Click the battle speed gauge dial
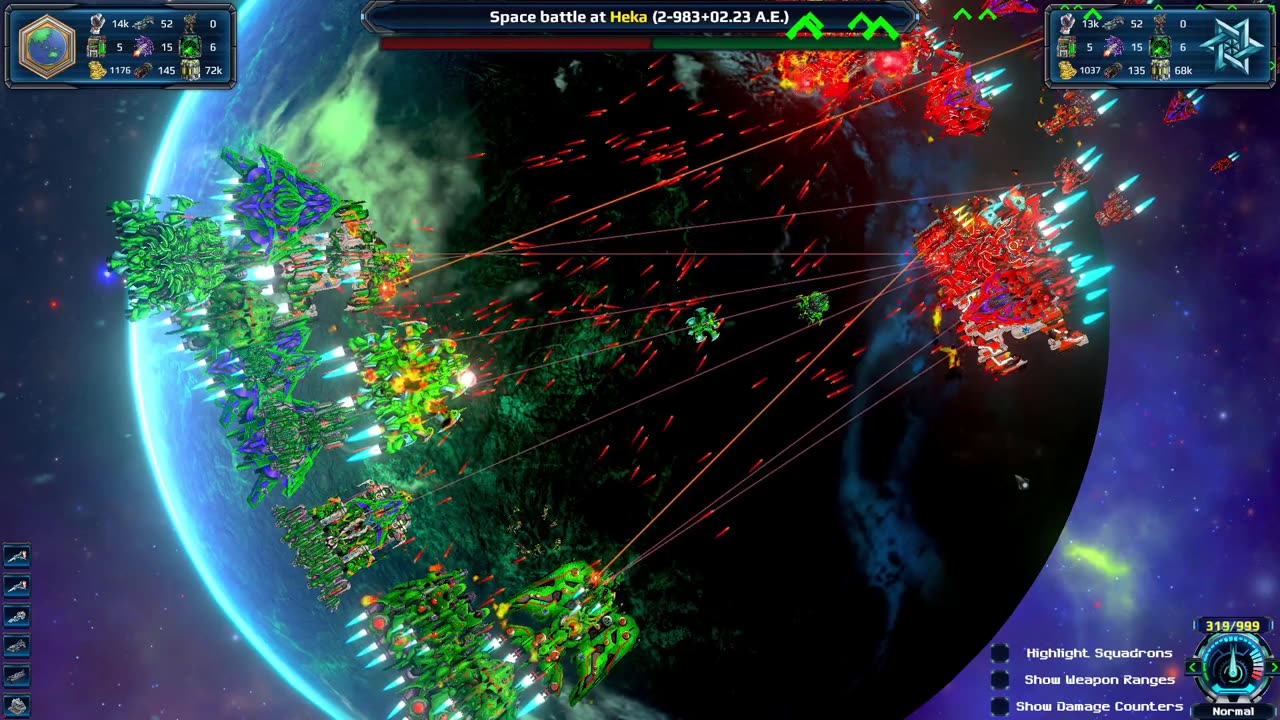Viewport: 1280px width, 720px height. click(x=1233, y=669)
